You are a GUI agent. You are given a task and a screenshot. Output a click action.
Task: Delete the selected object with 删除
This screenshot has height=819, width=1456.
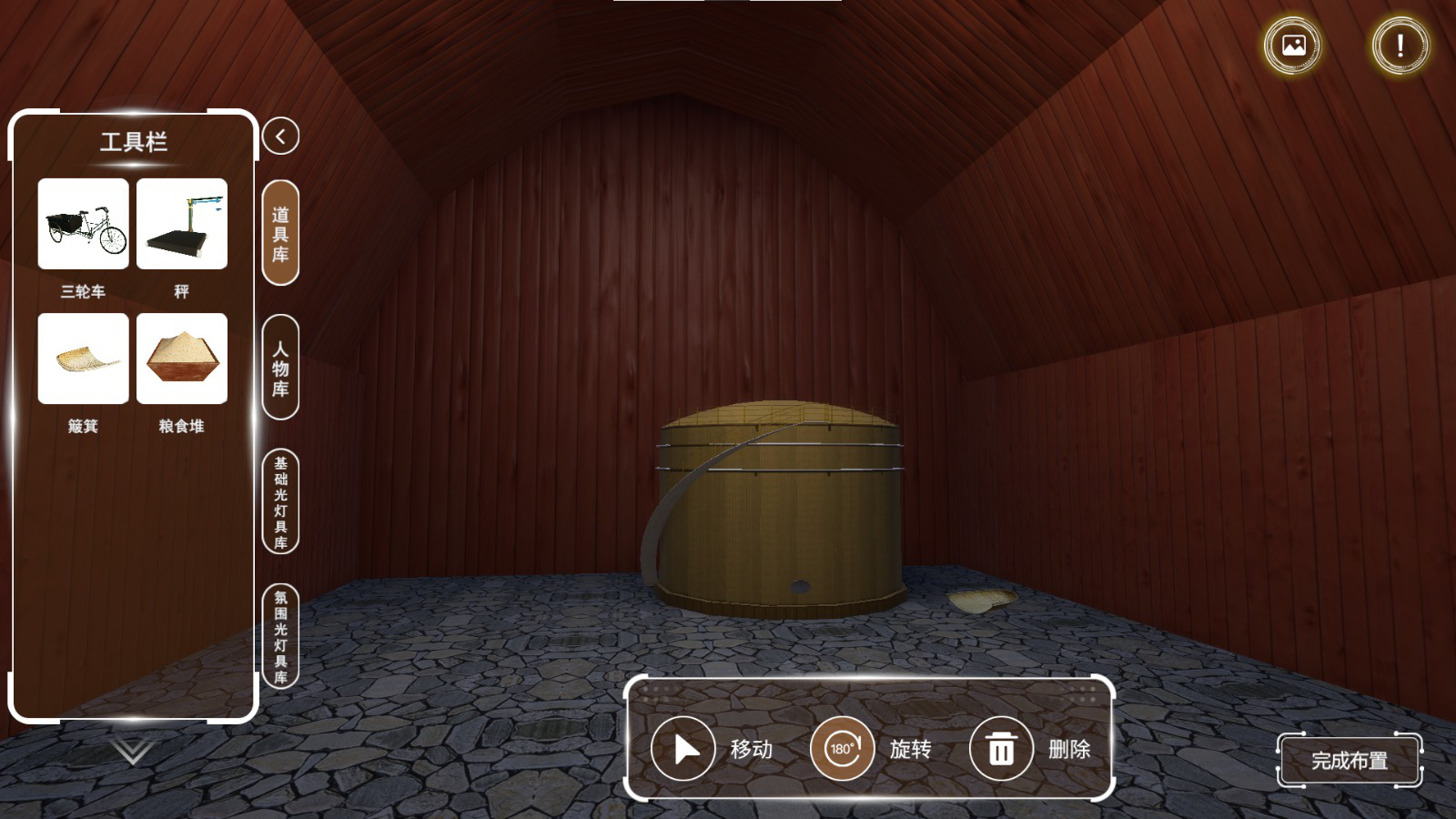1001,749
